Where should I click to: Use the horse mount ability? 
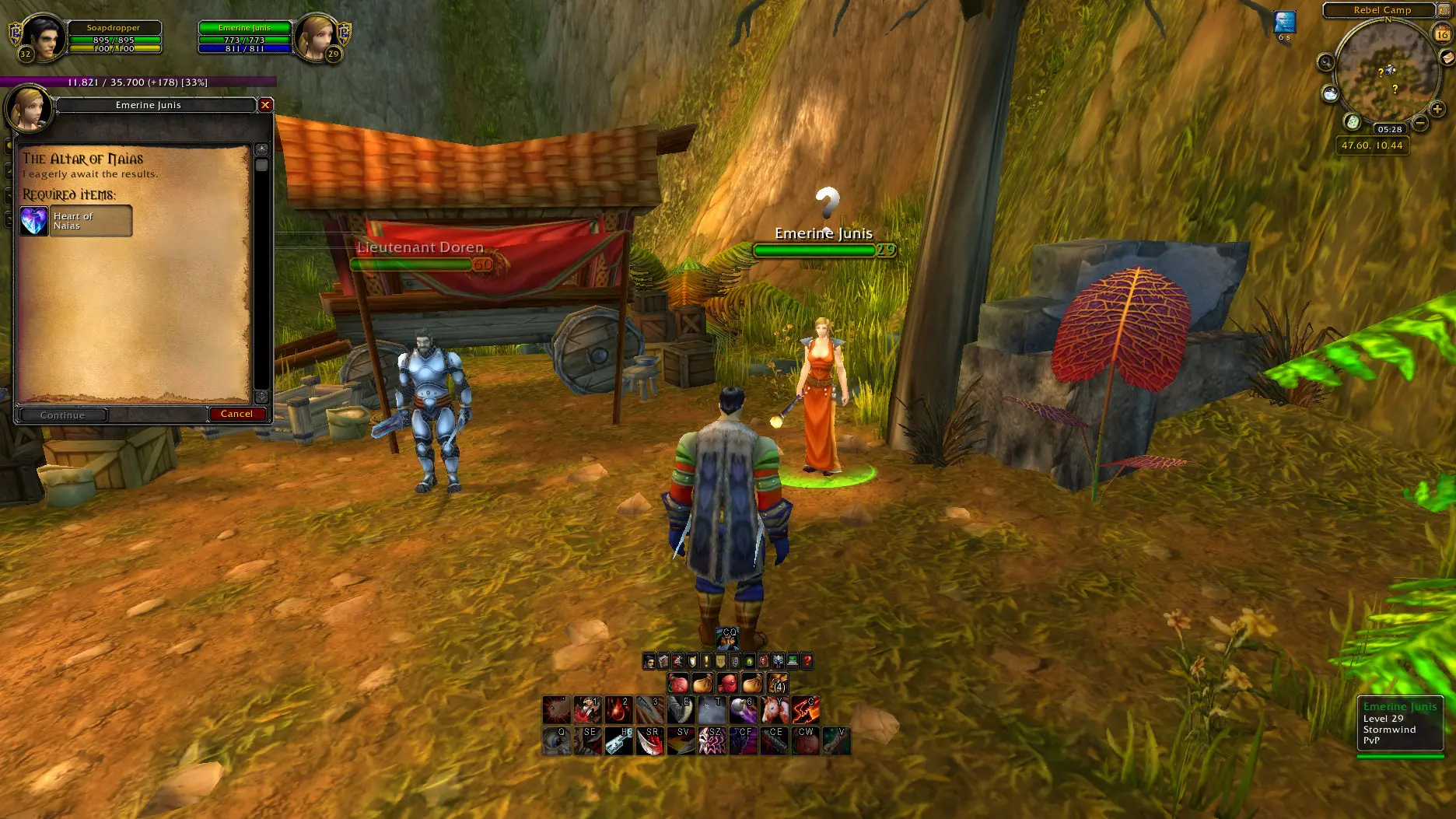[774, 710]
